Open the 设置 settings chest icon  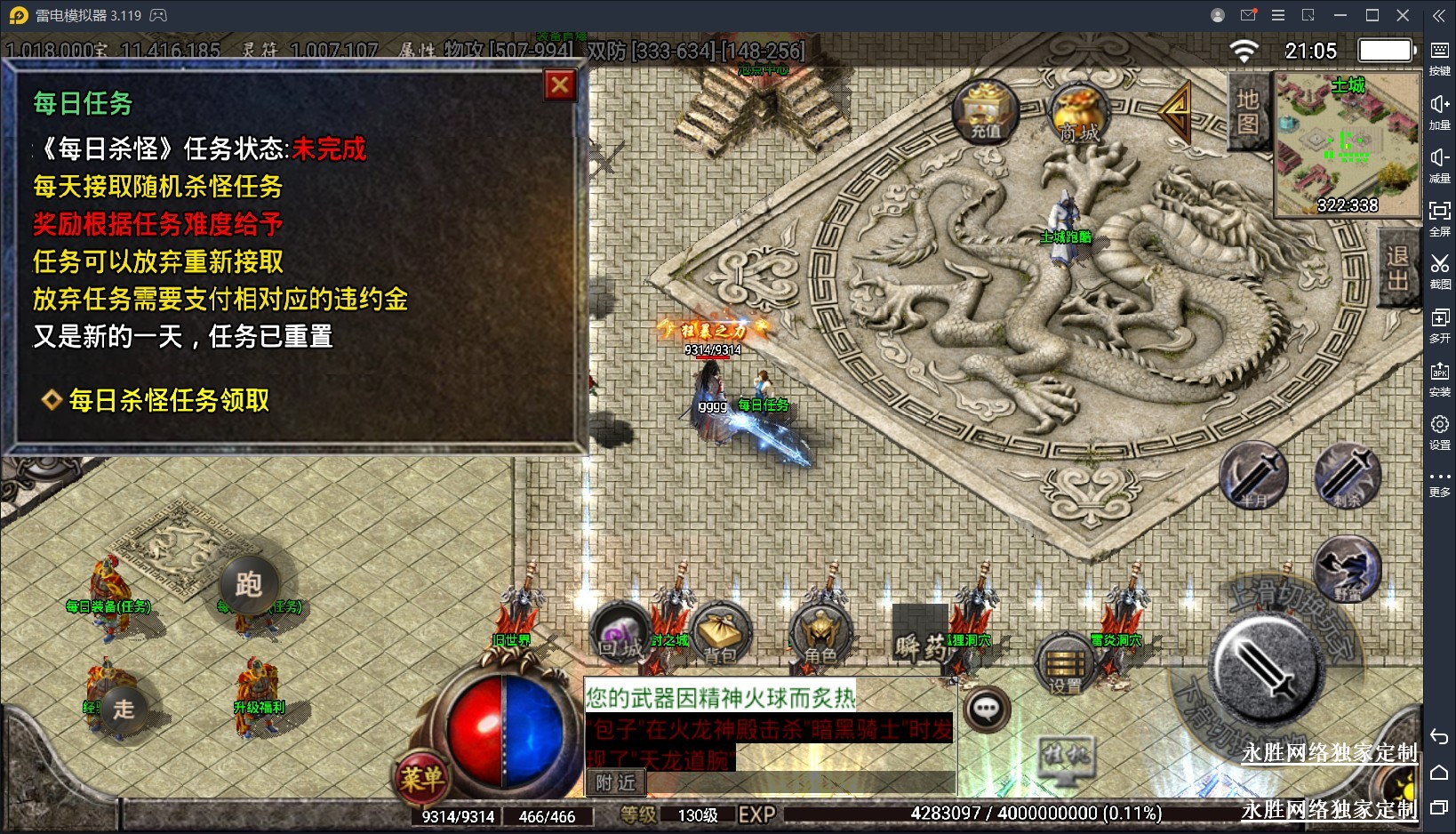1065,664
